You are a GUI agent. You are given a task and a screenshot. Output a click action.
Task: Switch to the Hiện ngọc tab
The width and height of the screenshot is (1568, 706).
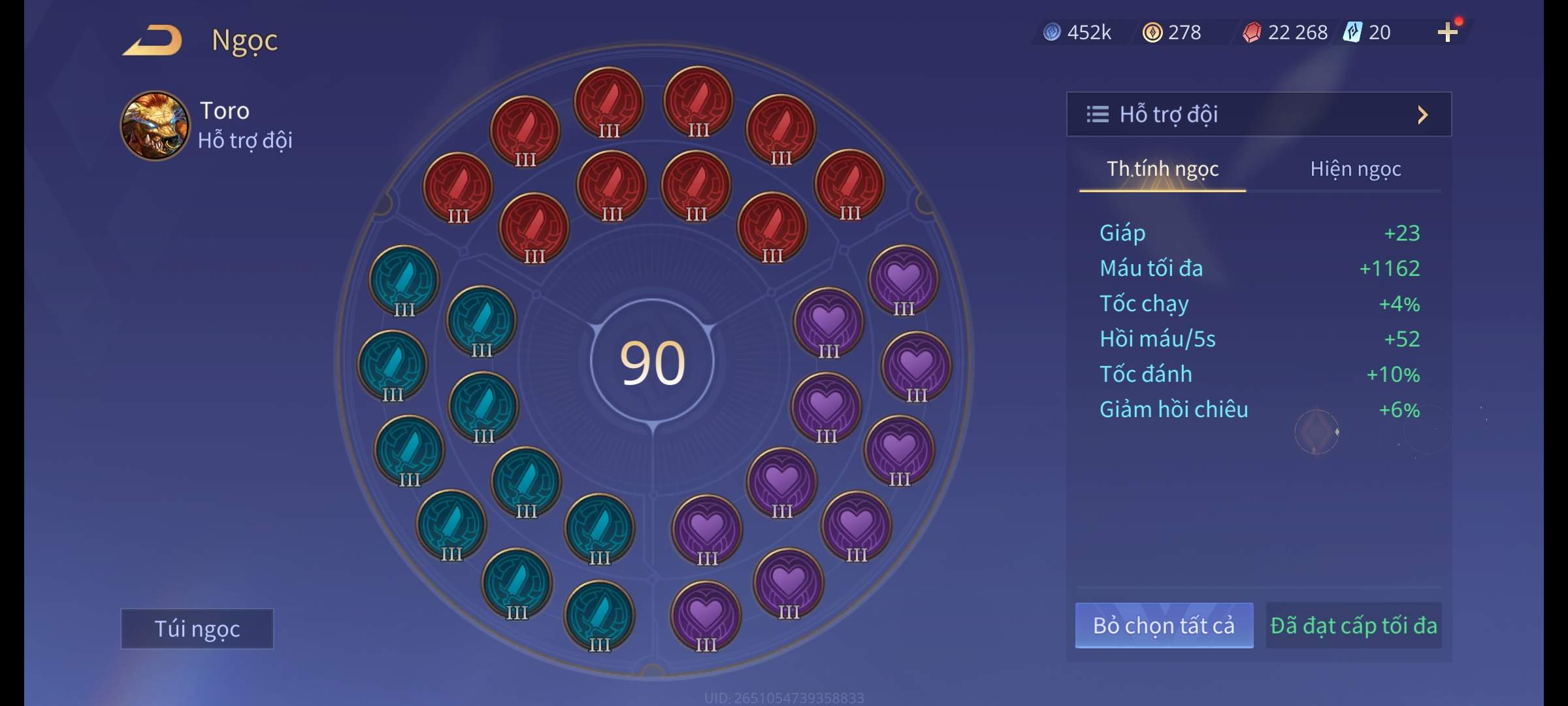(x=1355, y=169)
